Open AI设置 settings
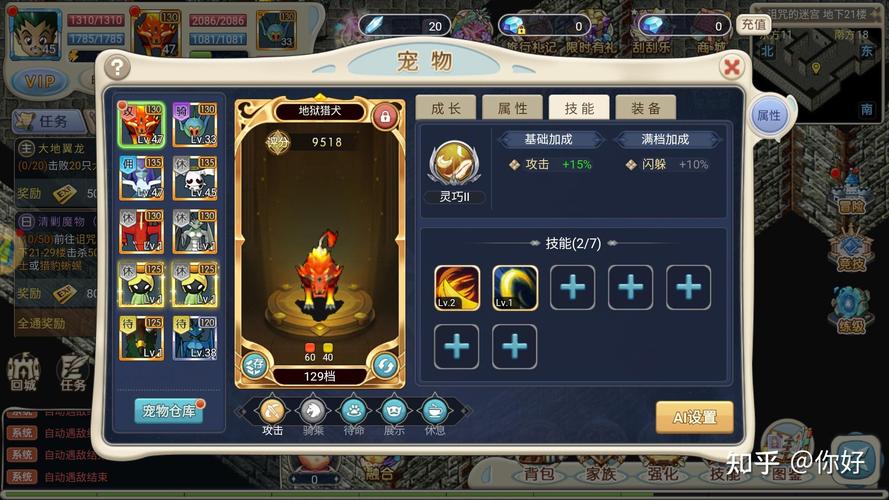Viewport: 889px width, 500px height. (x=694, y=417)
